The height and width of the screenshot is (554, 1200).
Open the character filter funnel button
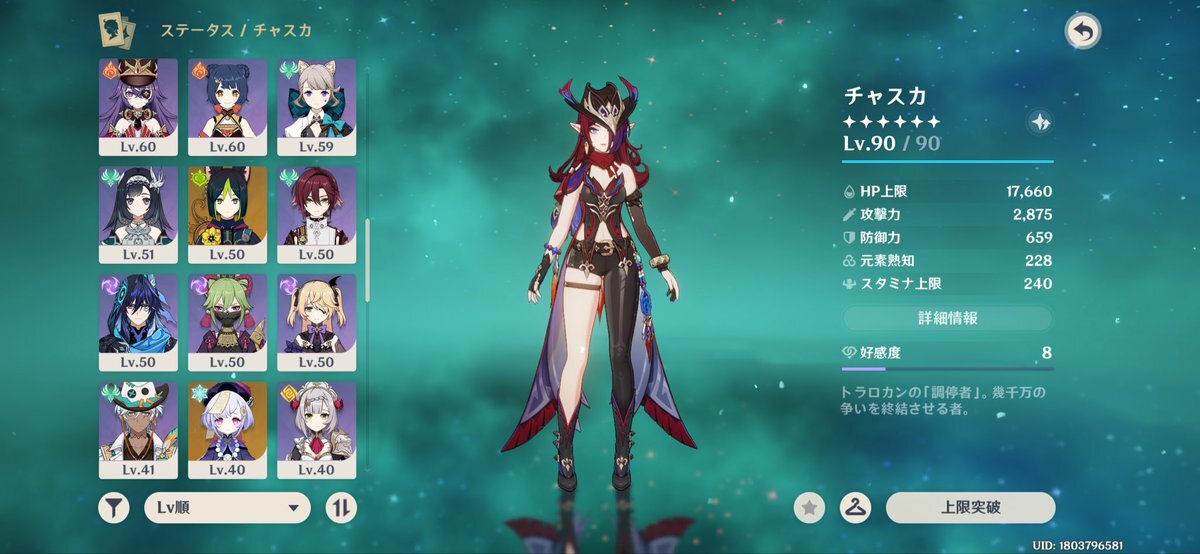[114, 507]
